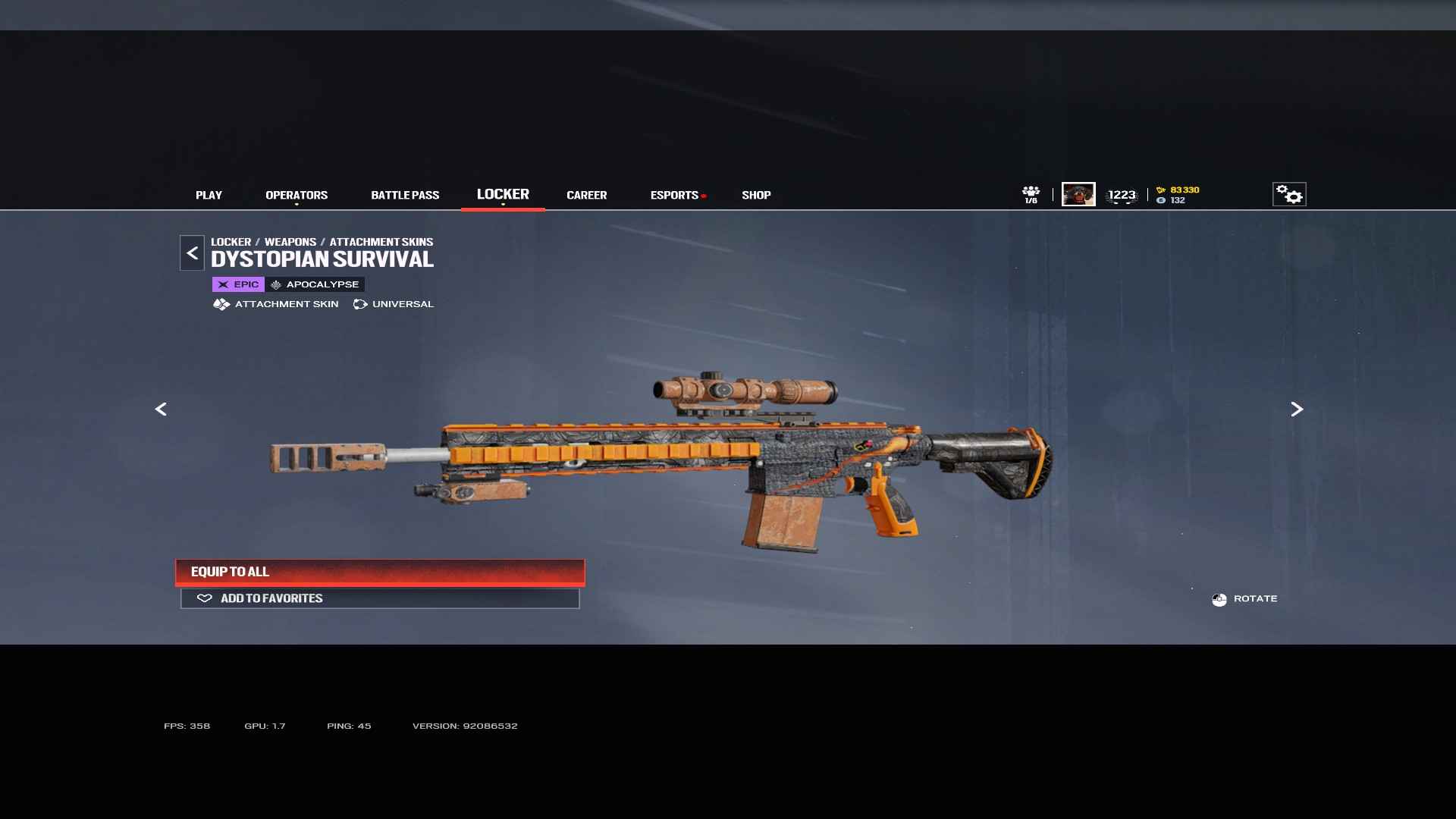Viewport: 1456px width, 819px height.
Task: Select the Locker tab
Action: [x=503, y=195]
